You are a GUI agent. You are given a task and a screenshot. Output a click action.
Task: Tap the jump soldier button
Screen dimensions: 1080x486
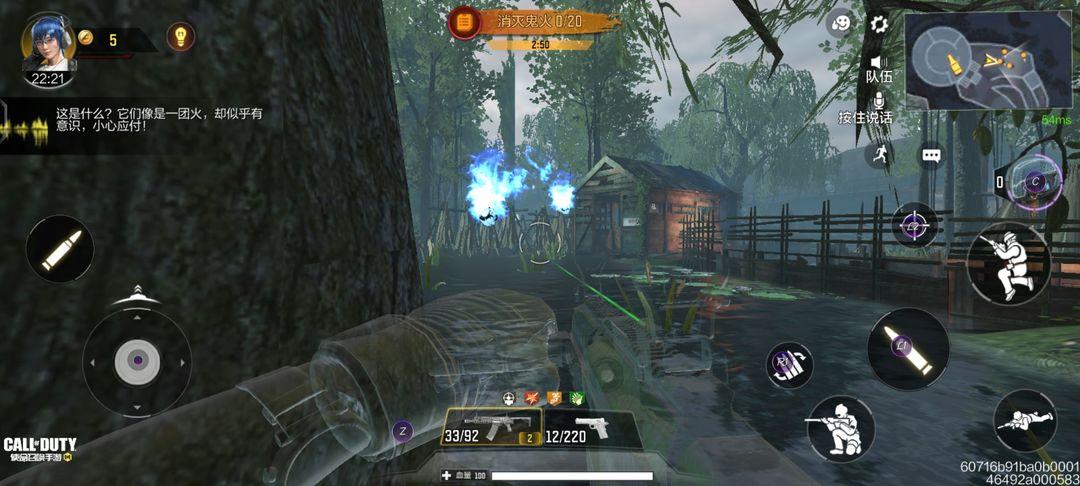click(x=1008, y=263)
